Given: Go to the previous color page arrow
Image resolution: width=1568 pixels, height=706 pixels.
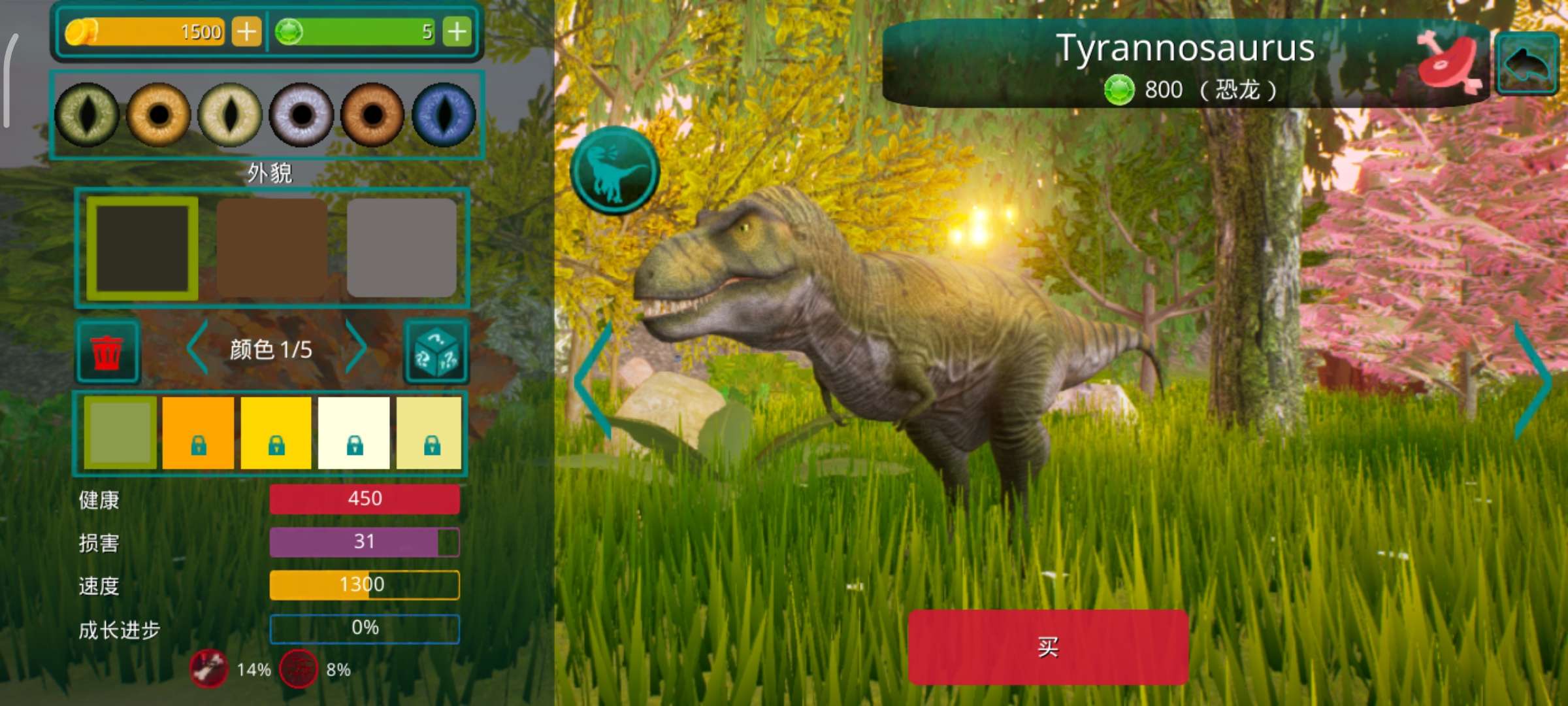Looking at the screenshot, I should pos(197,347).
